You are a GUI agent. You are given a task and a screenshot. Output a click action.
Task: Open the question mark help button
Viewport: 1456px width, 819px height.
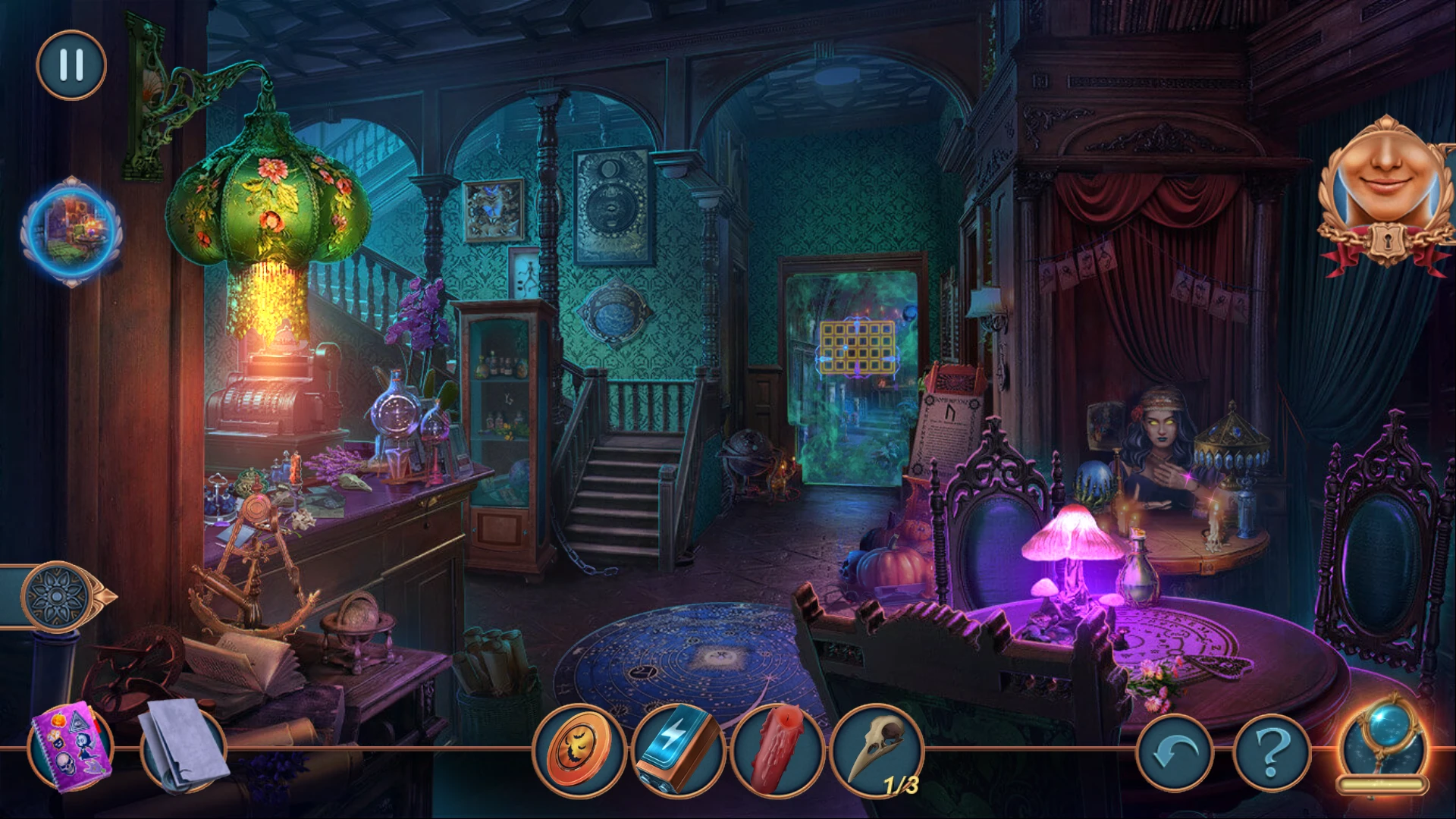1273,753
